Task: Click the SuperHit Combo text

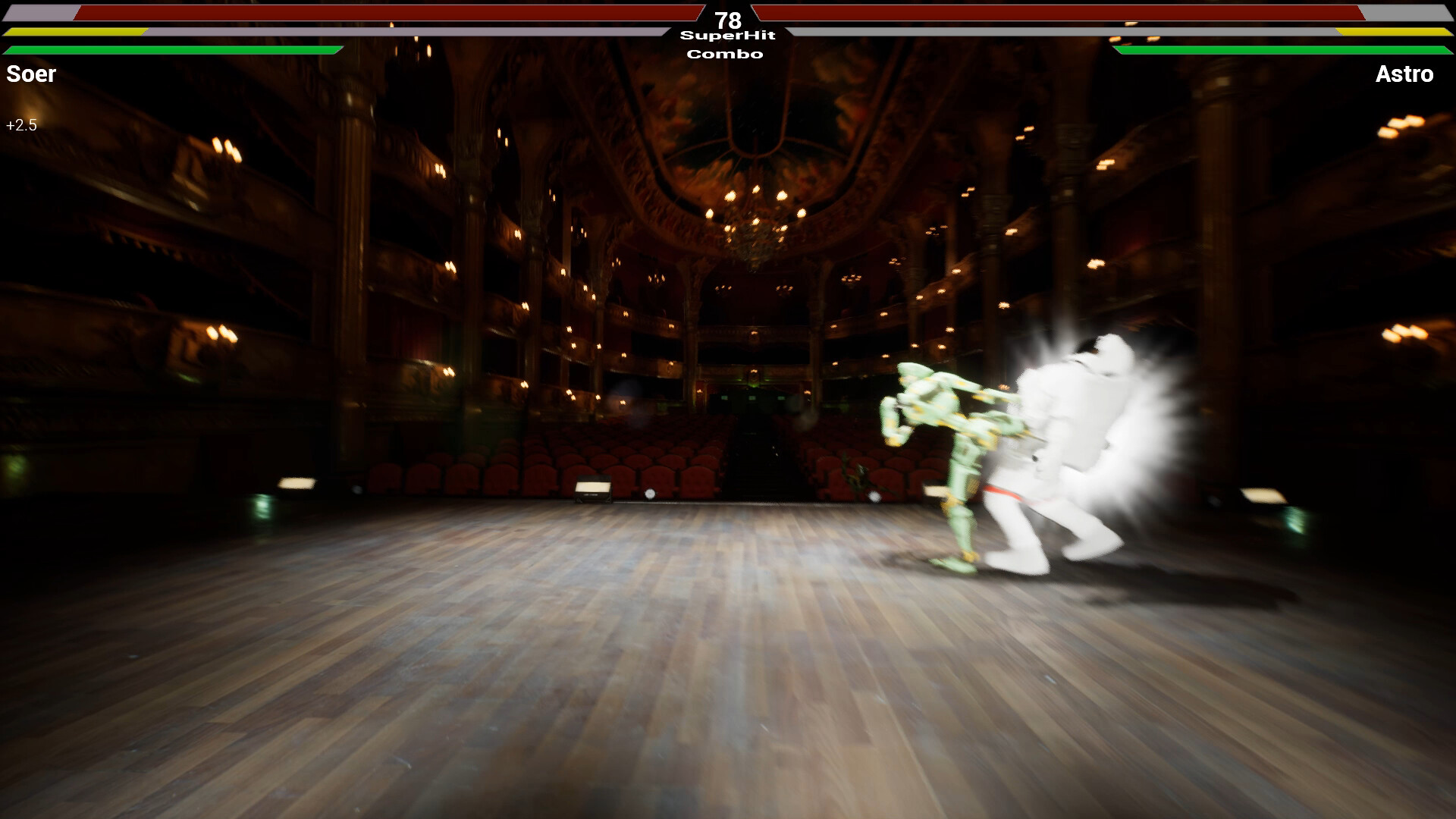Action: pyautogui.click(x=726, y=44)
